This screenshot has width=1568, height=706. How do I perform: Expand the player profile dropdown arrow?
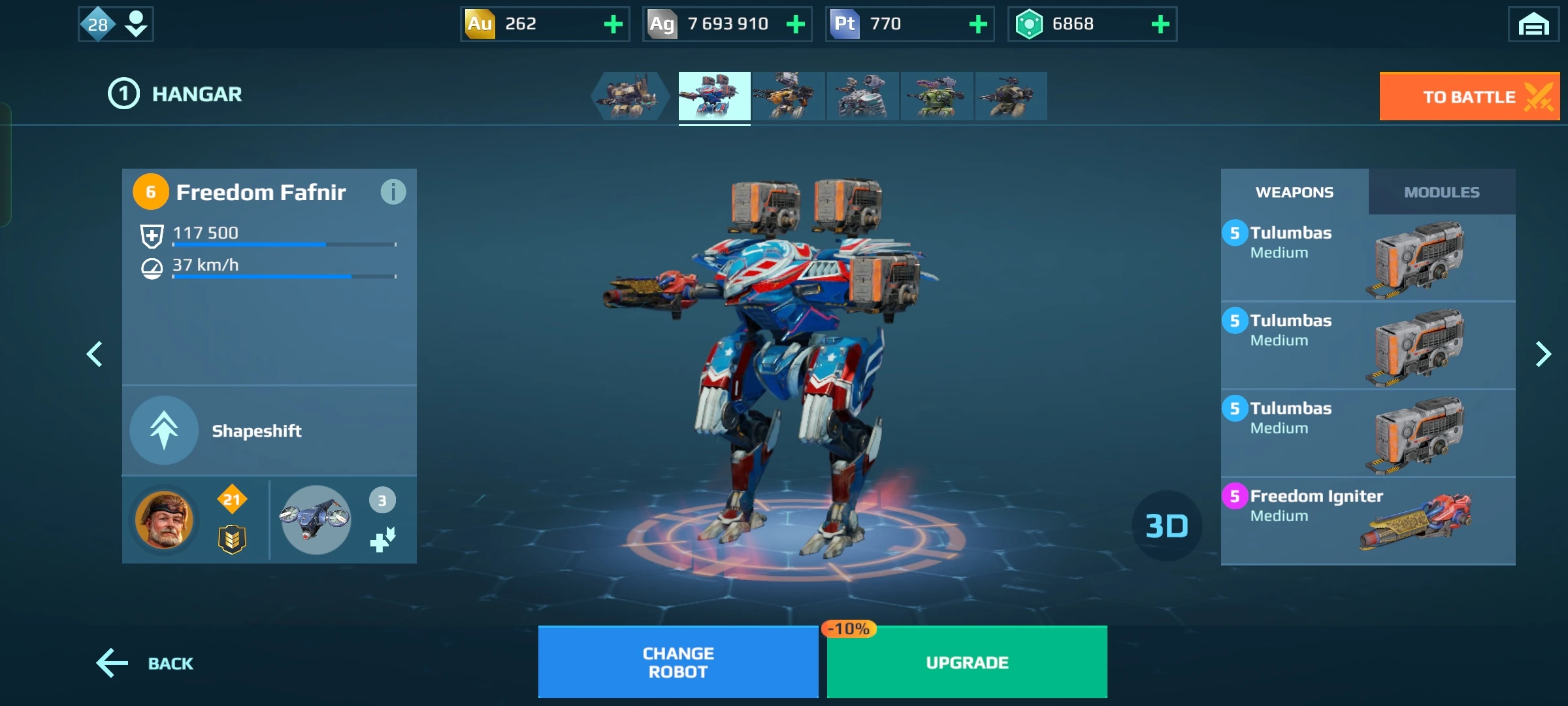135,24
